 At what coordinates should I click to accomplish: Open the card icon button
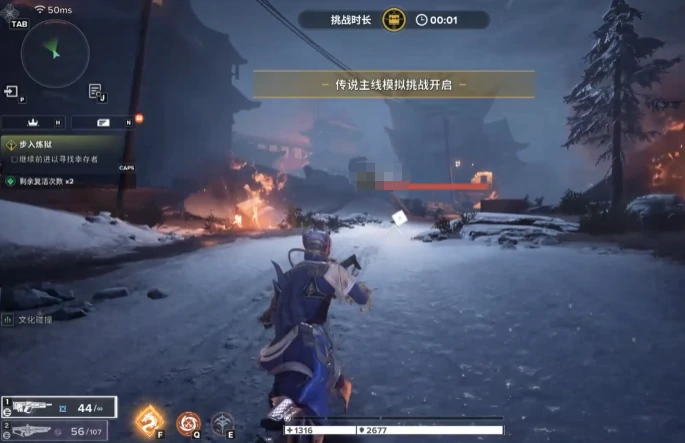(102, 122)
